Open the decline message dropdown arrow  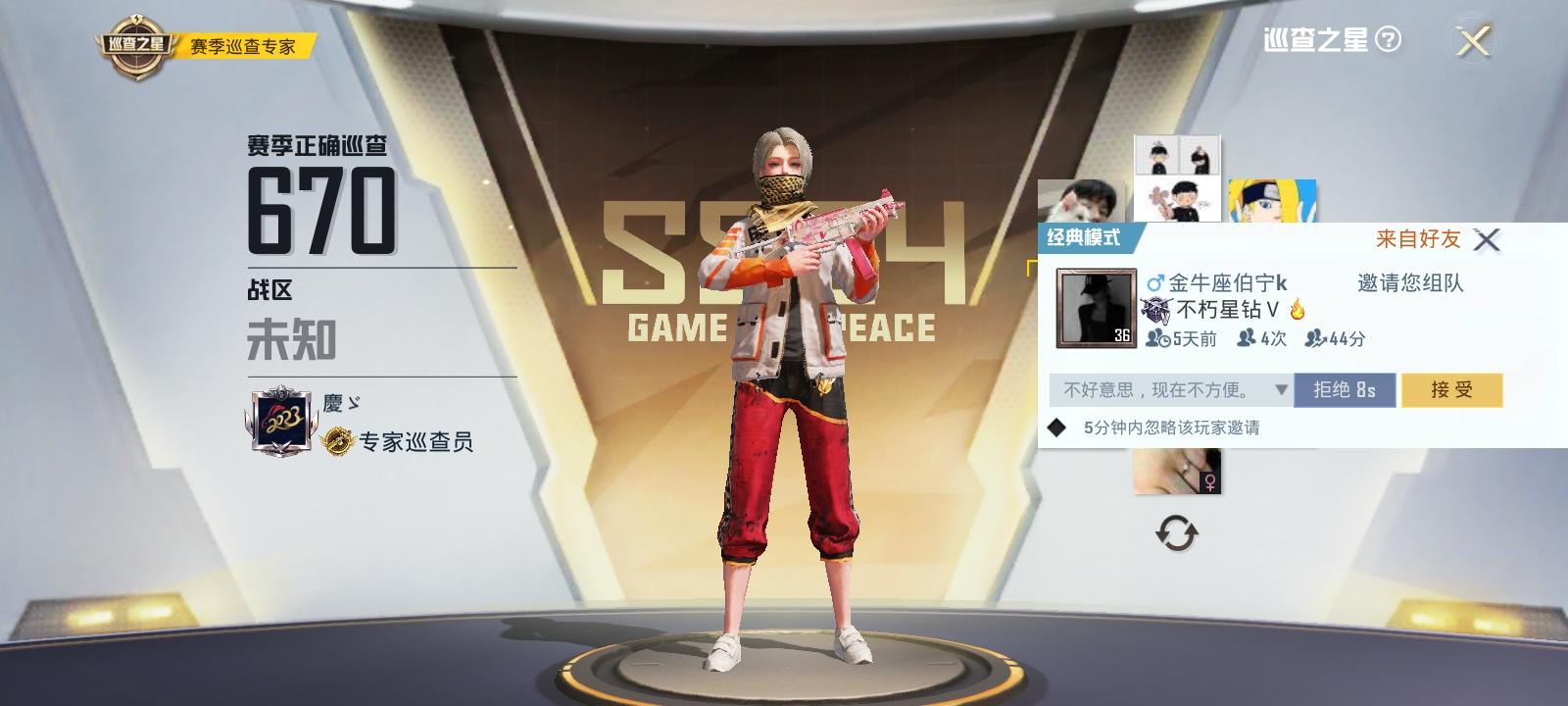coord(1280,389)
